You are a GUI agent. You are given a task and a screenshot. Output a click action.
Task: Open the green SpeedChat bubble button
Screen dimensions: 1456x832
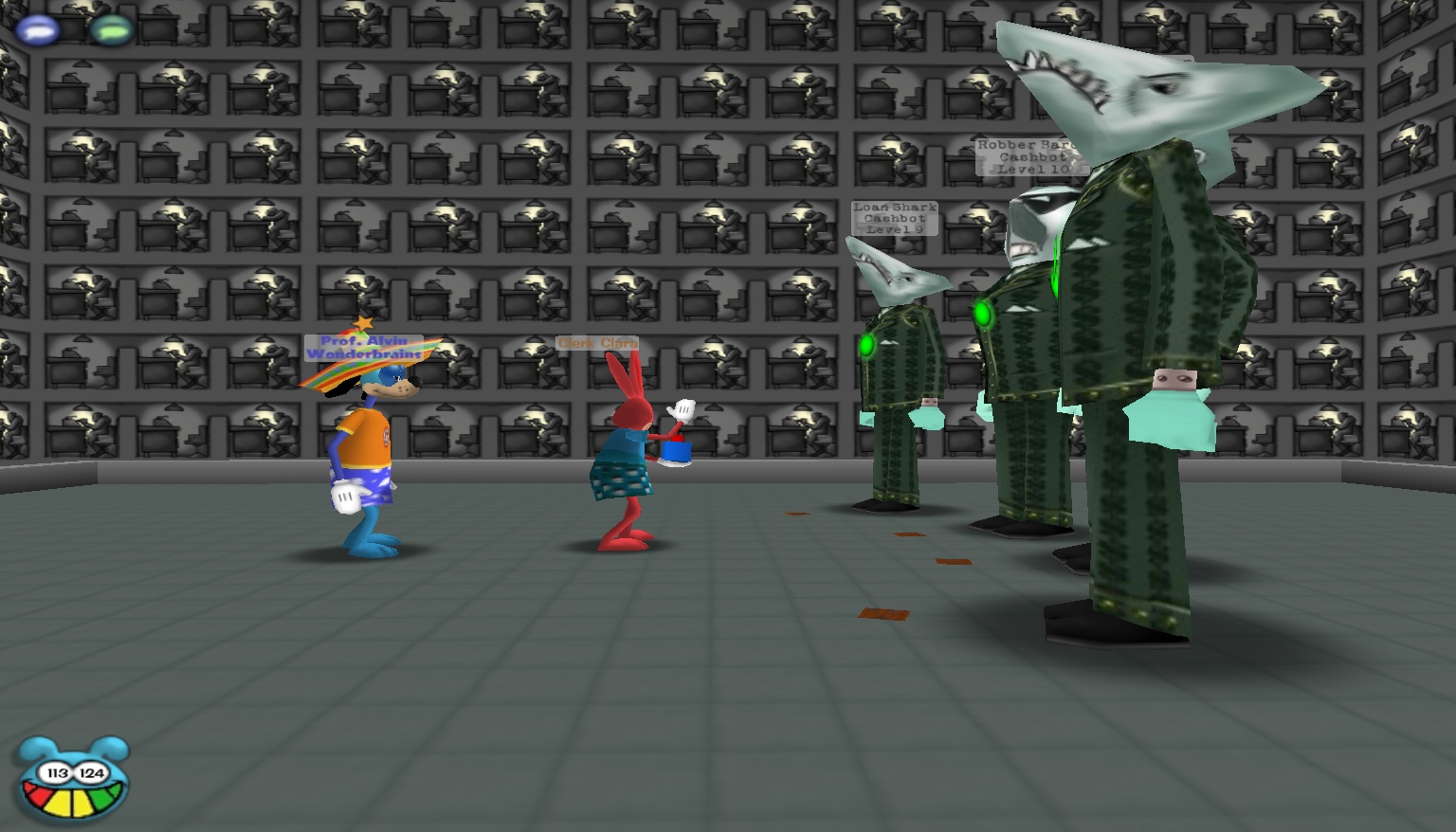[112, 29]
